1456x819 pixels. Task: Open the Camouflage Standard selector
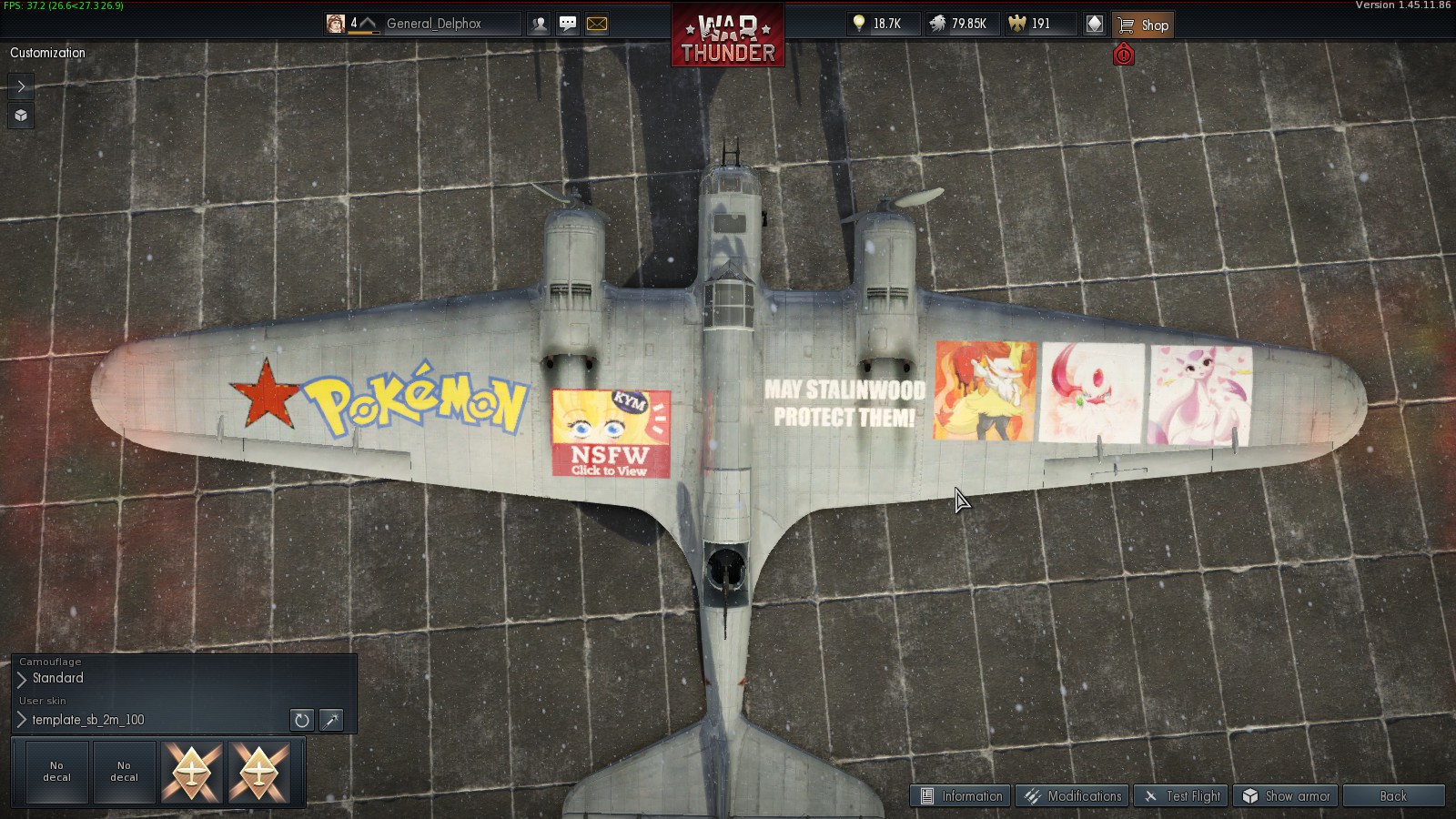[x=57, y=678]
